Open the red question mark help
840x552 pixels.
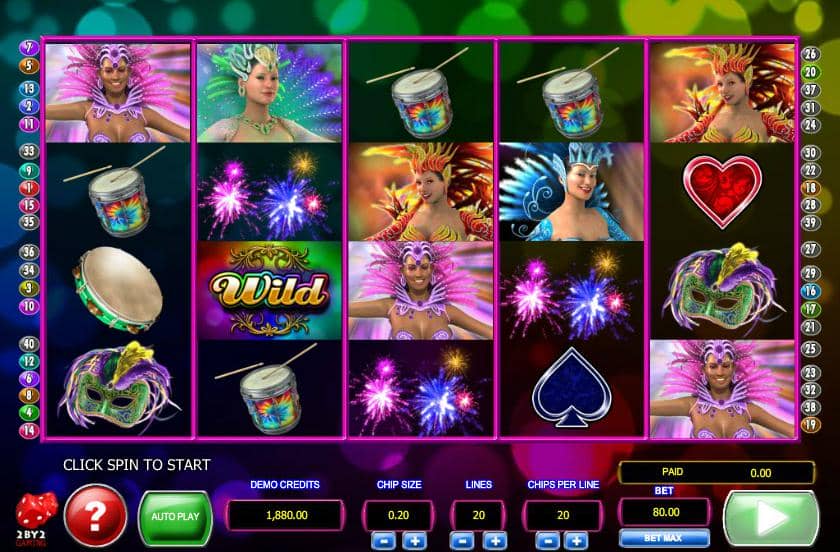pyautogui.click(x=95, y=517)
